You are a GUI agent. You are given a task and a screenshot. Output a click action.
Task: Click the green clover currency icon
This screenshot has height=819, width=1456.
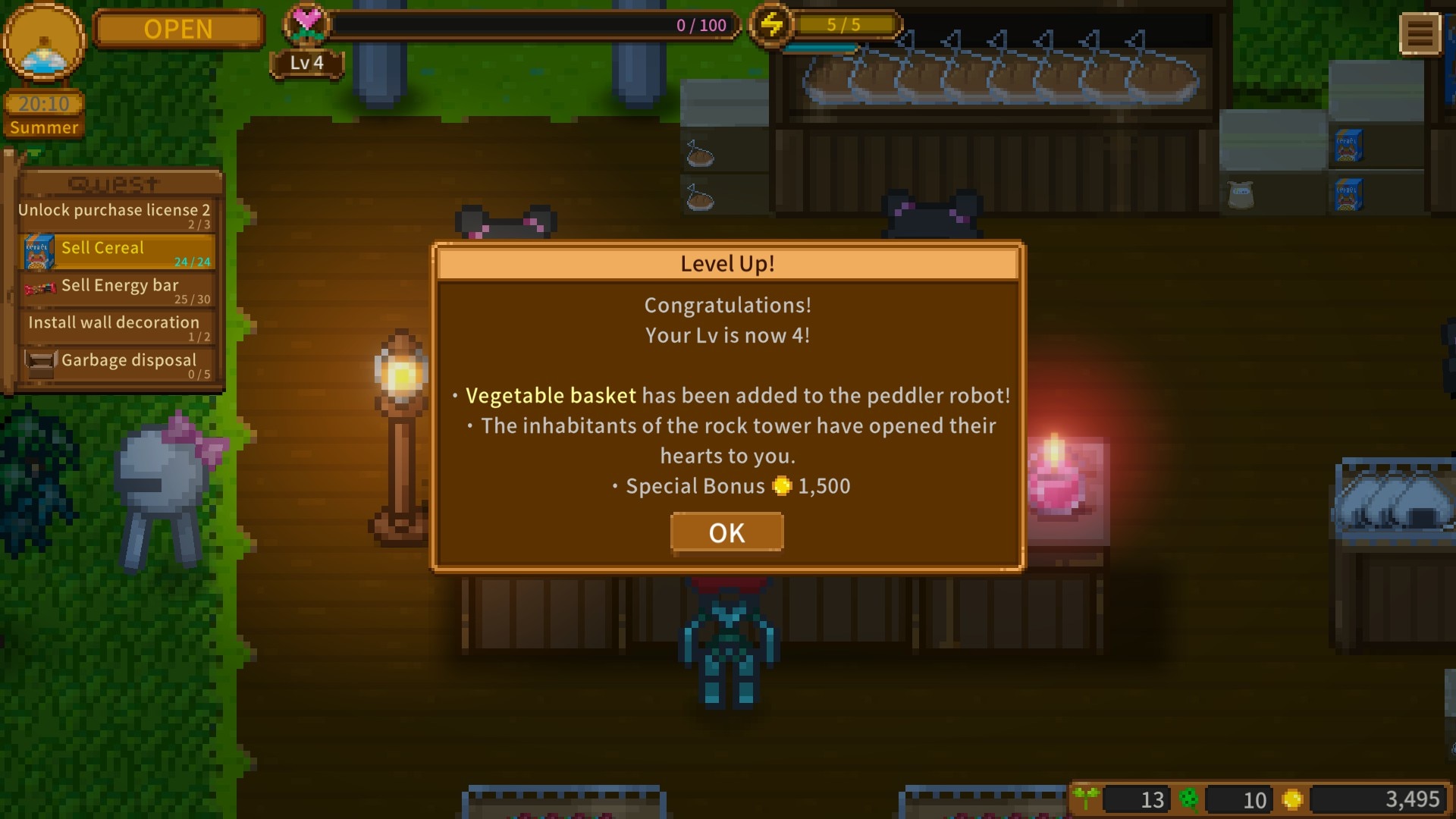pyautogui.click(x=1189, y=799)
